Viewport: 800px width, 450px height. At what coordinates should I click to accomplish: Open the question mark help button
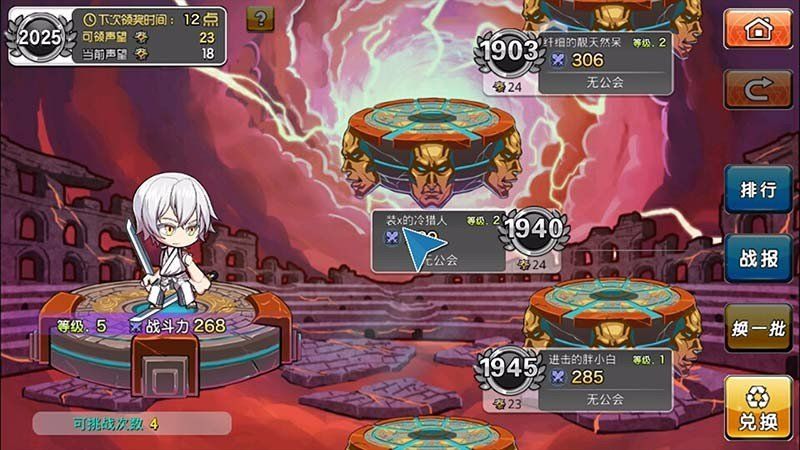point(260,17)
